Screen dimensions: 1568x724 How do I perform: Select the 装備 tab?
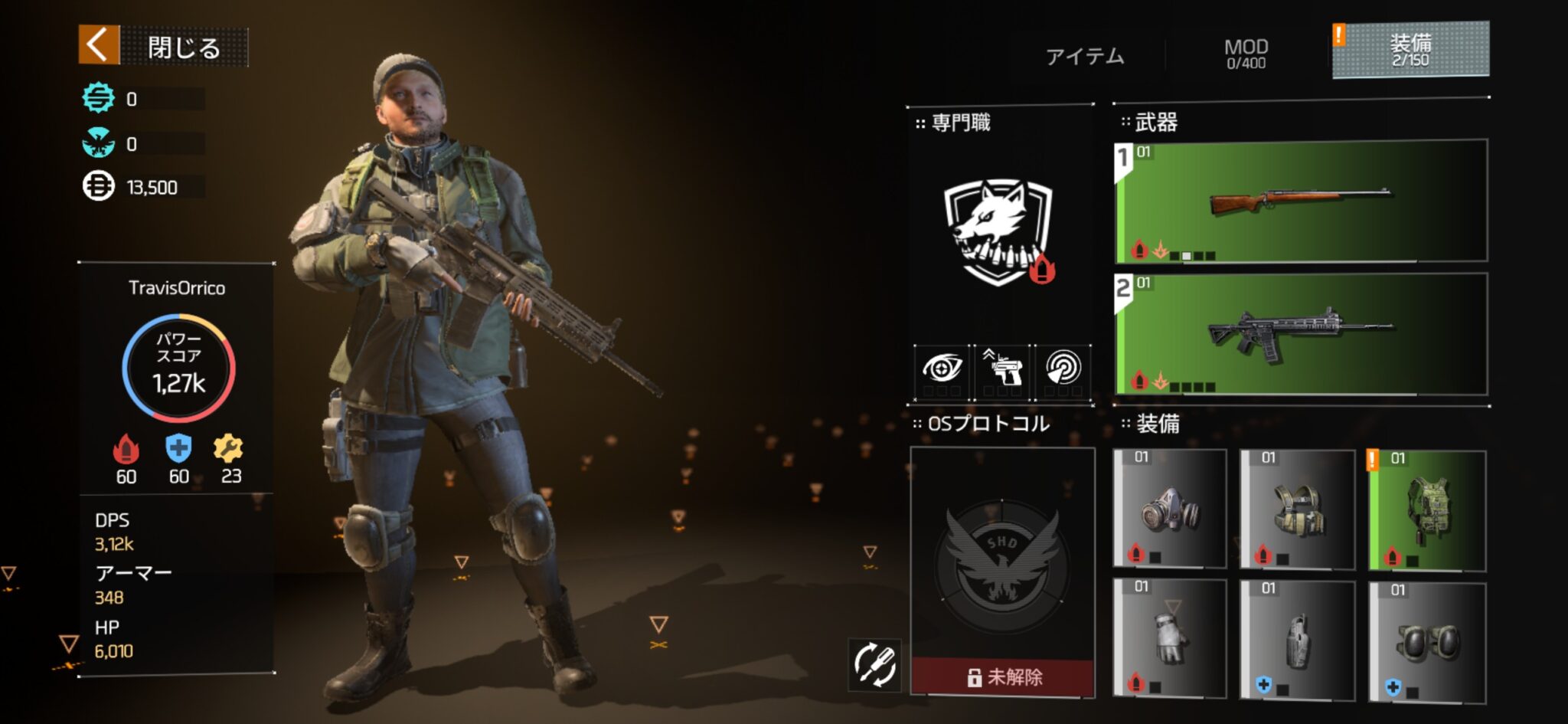point(1410,50)
